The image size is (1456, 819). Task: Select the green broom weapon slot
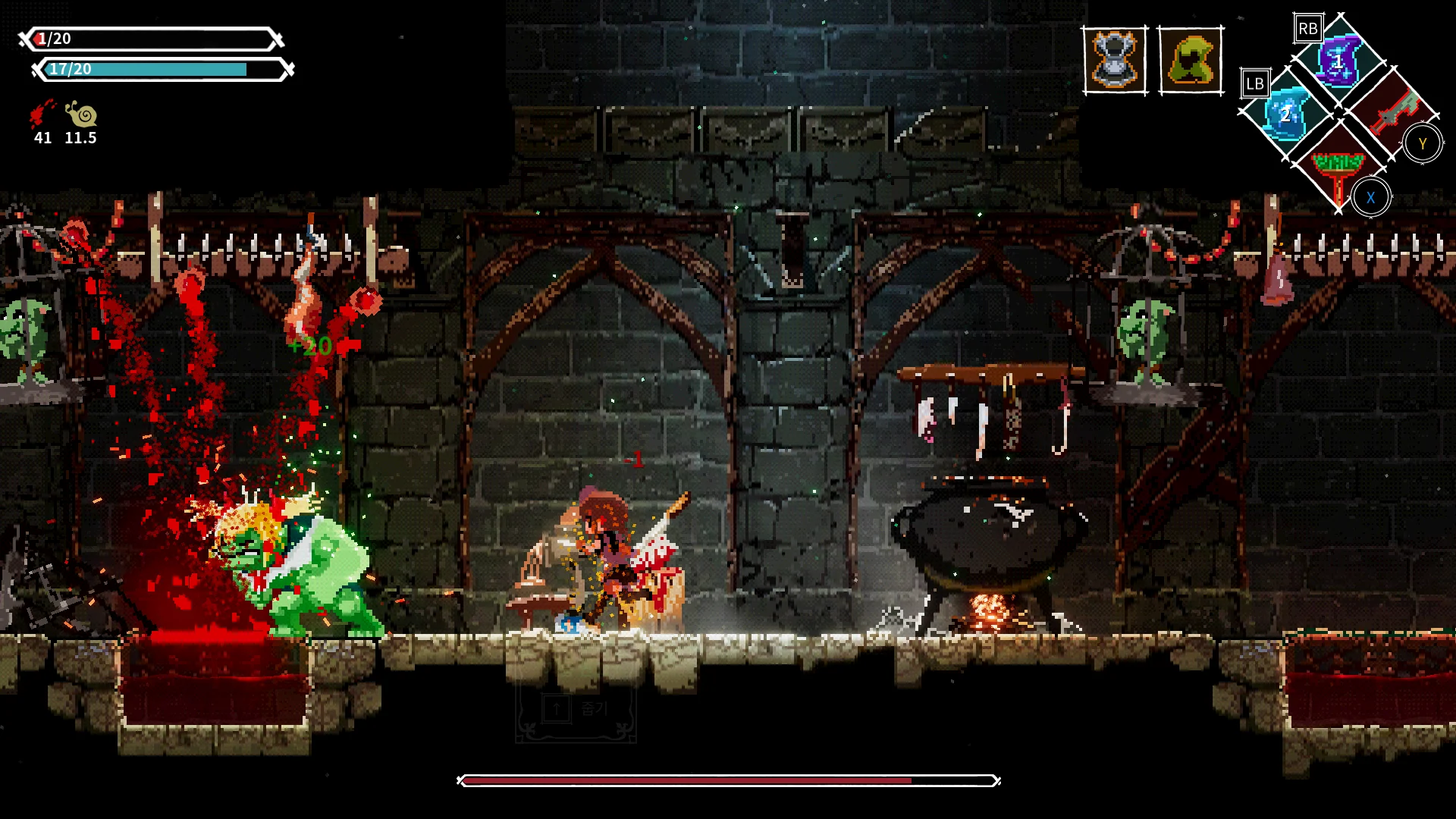pyautogui.click(x=1338, y=167)
